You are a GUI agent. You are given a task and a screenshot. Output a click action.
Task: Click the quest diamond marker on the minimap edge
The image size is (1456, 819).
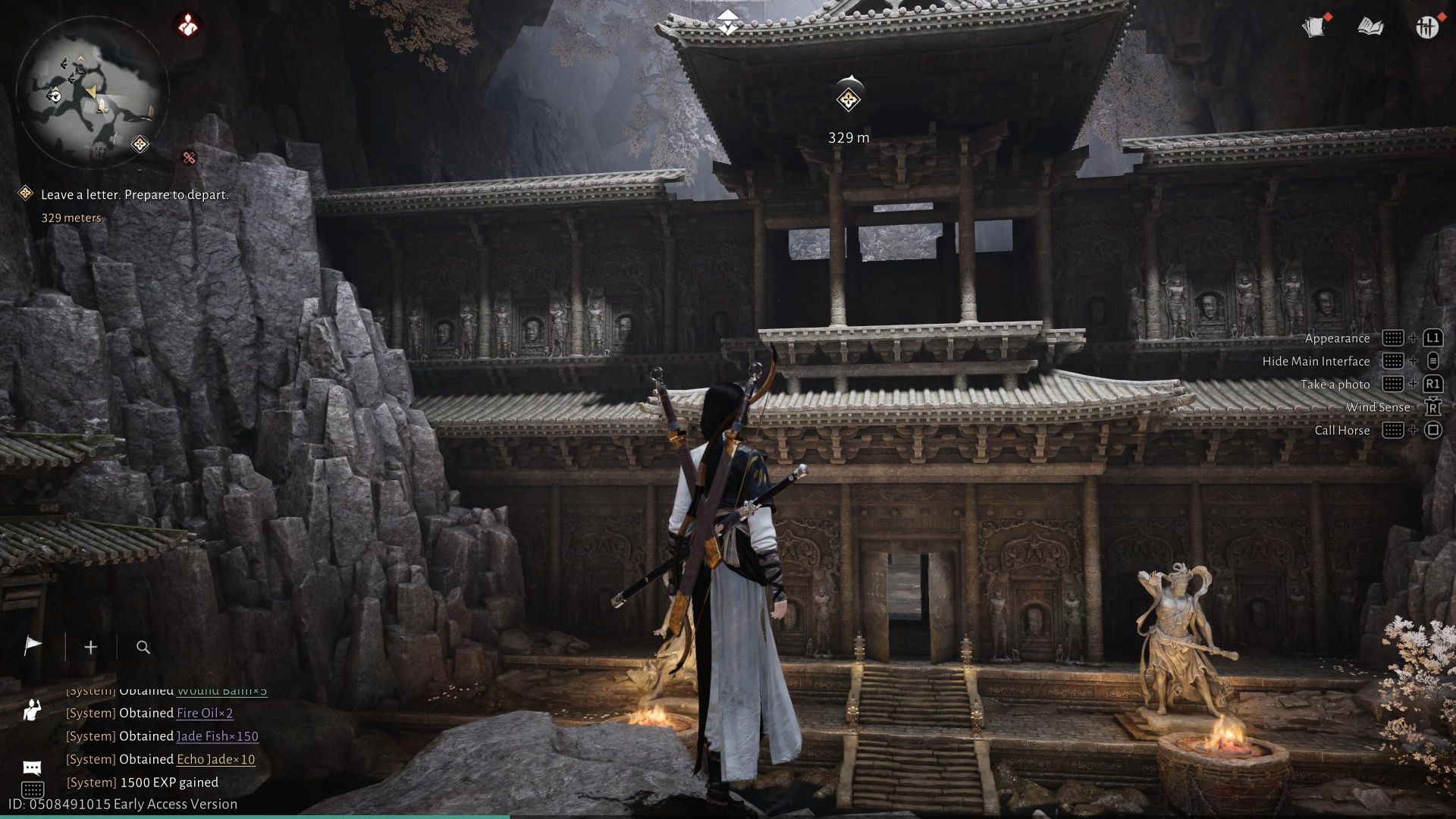(x=140, y=144)
